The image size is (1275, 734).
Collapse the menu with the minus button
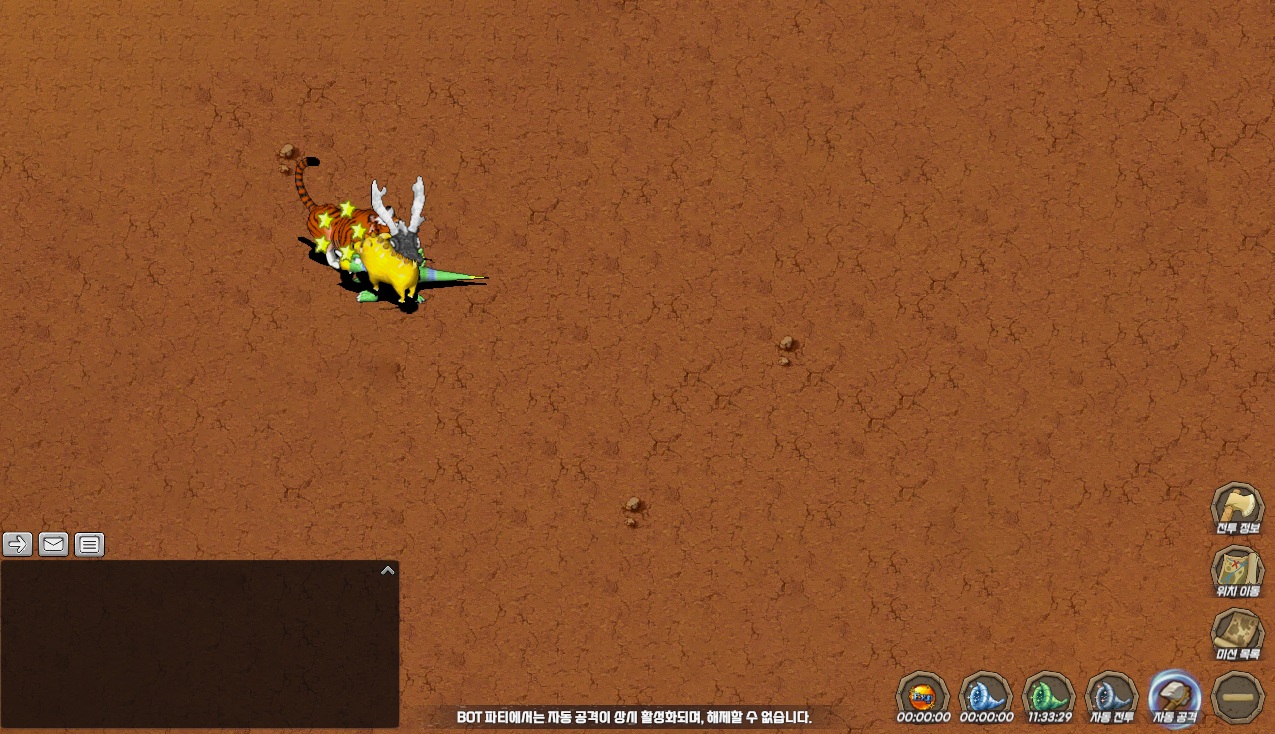tap(1237, 696)
